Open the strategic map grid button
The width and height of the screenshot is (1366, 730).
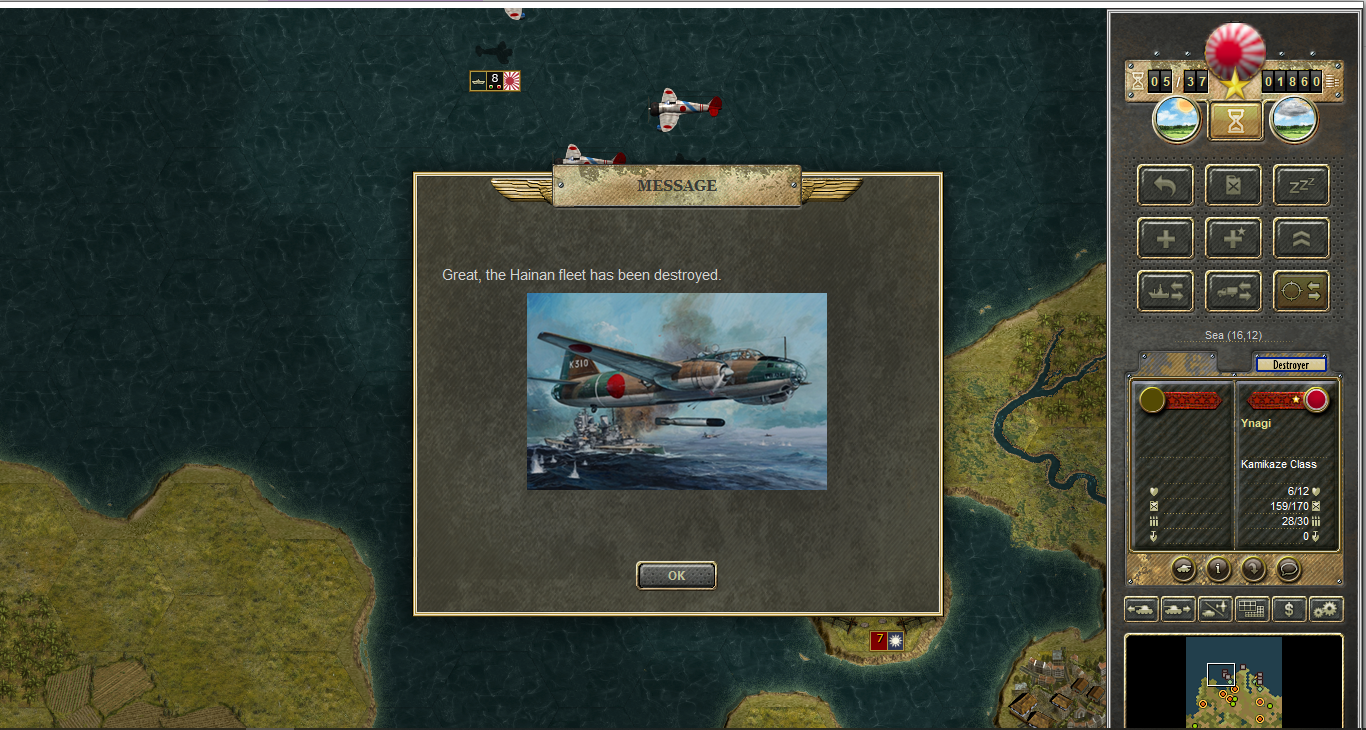point(1252,608)
